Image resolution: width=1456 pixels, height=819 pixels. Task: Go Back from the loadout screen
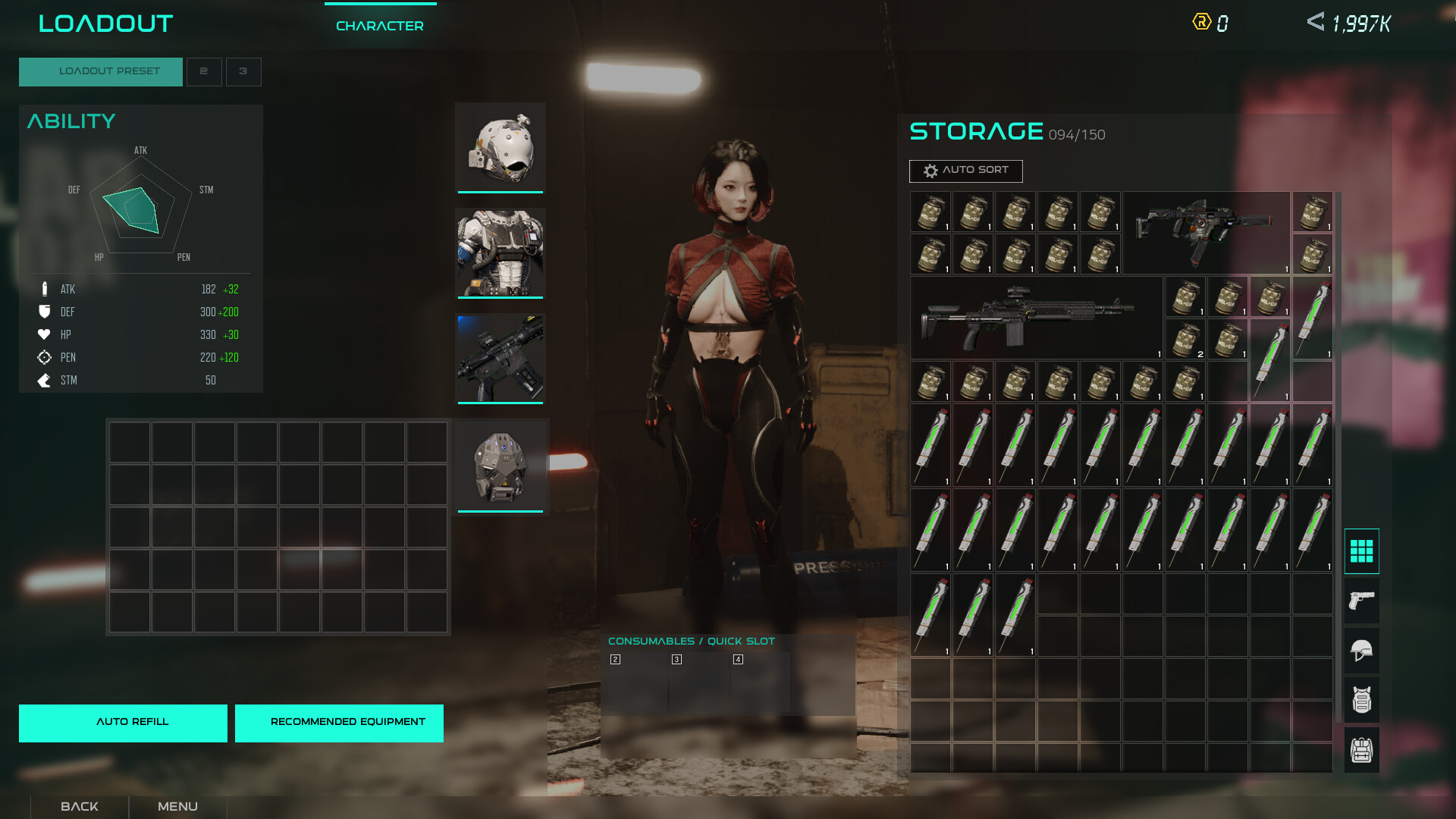click(80, 806)
